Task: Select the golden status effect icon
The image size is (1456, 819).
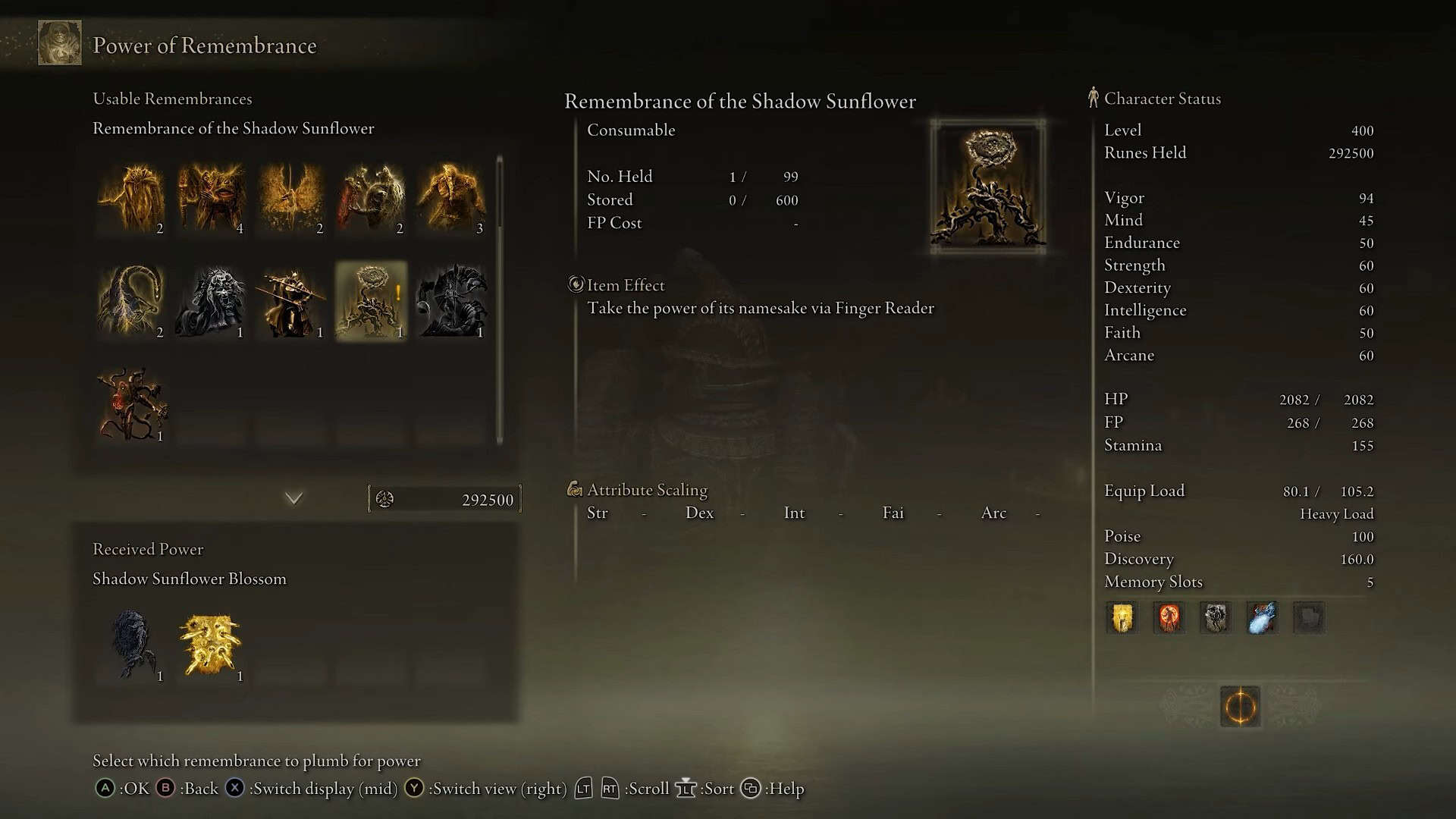Action: click(1122, 618)
